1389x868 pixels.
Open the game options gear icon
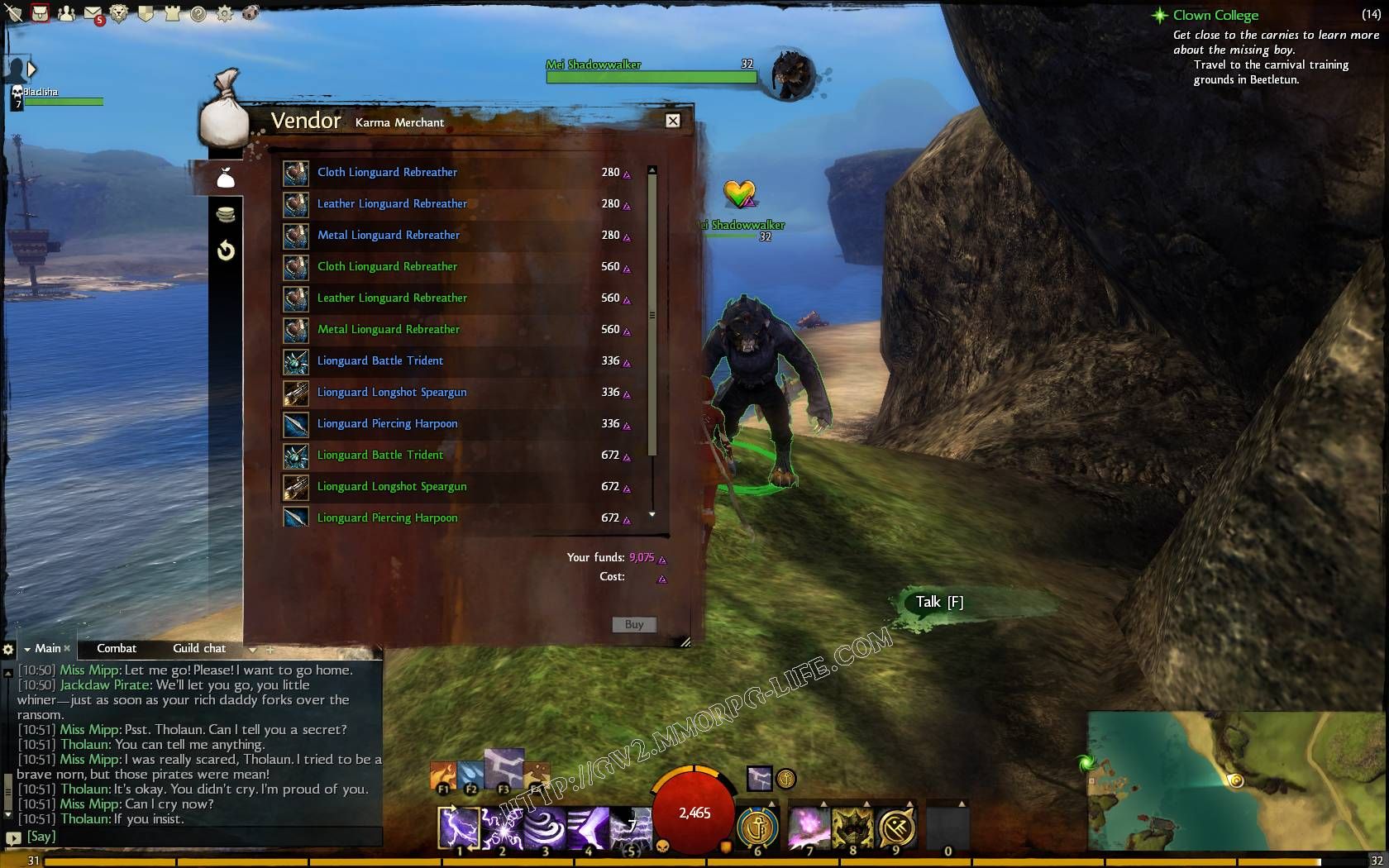coord(224,13)
